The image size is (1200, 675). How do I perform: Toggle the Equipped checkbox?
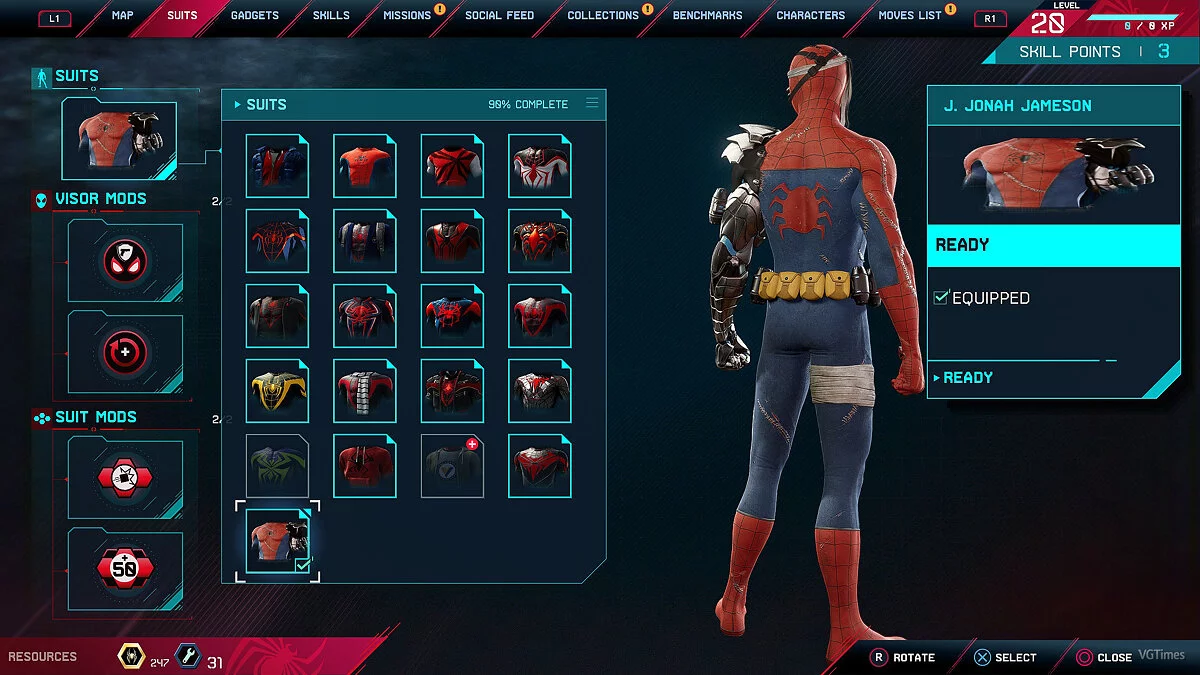point(940,298)
